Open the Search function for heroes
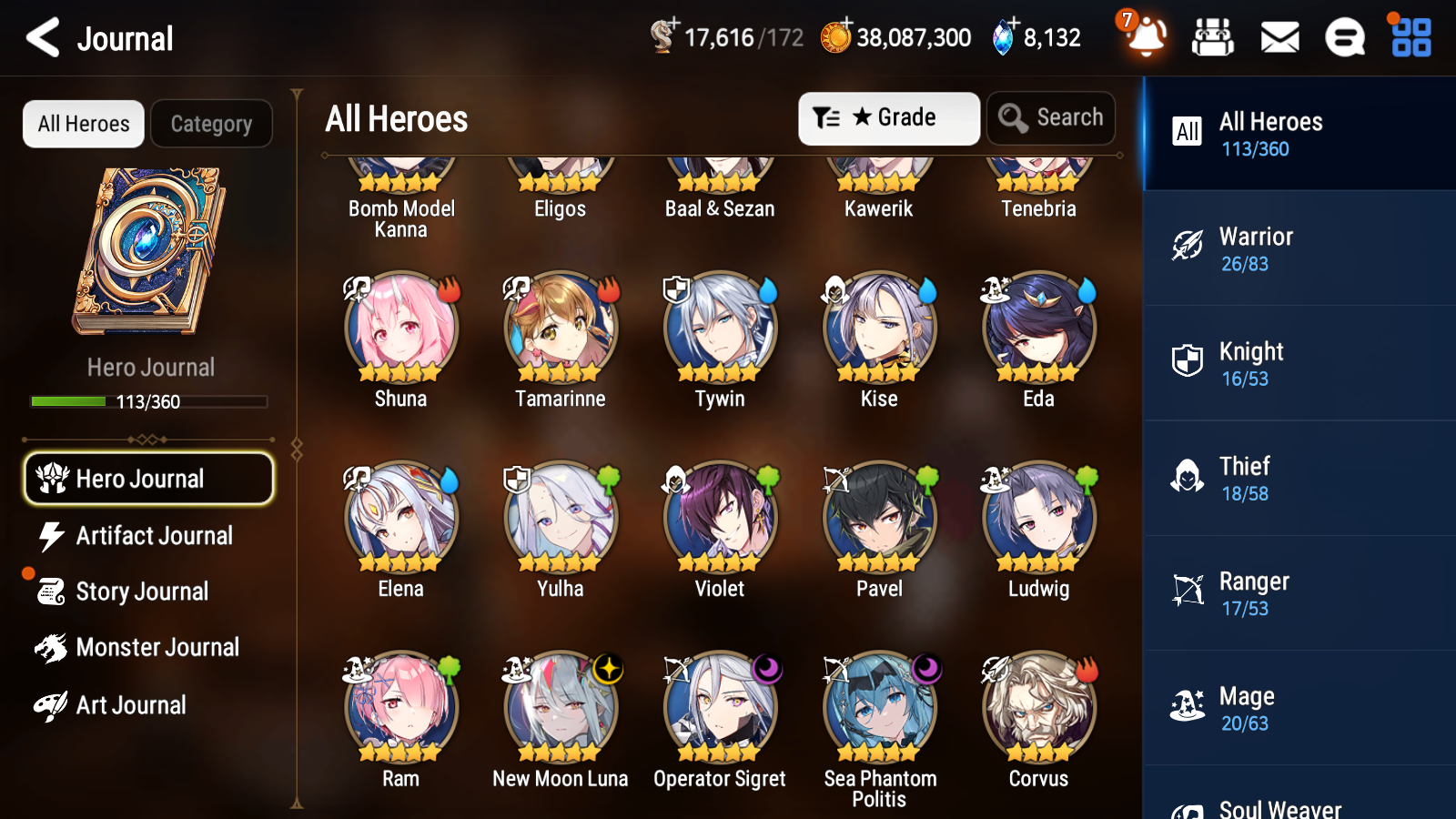Screen dimensions: 1456x819 click(1051, 117)
